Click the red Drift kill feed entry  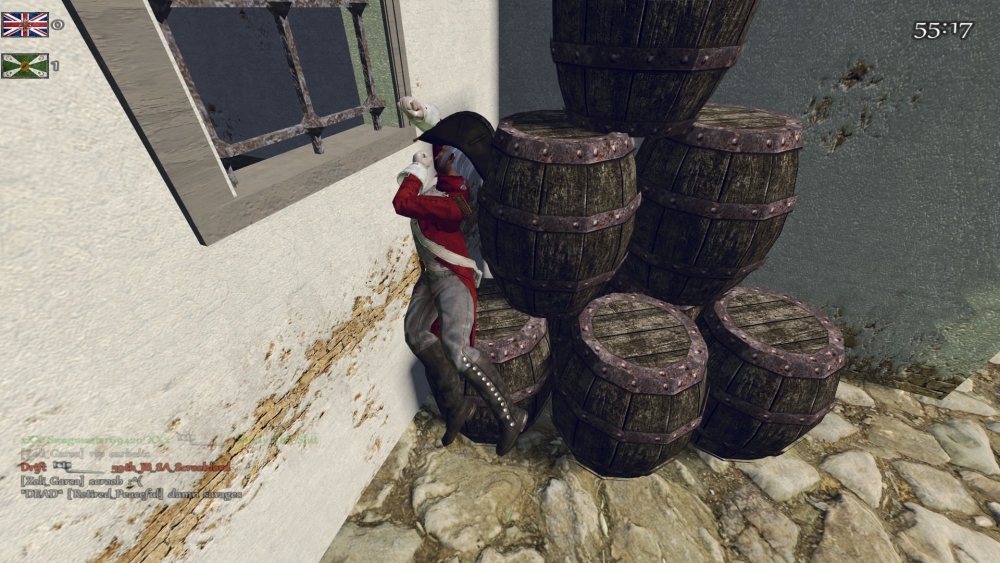[125, 467]
